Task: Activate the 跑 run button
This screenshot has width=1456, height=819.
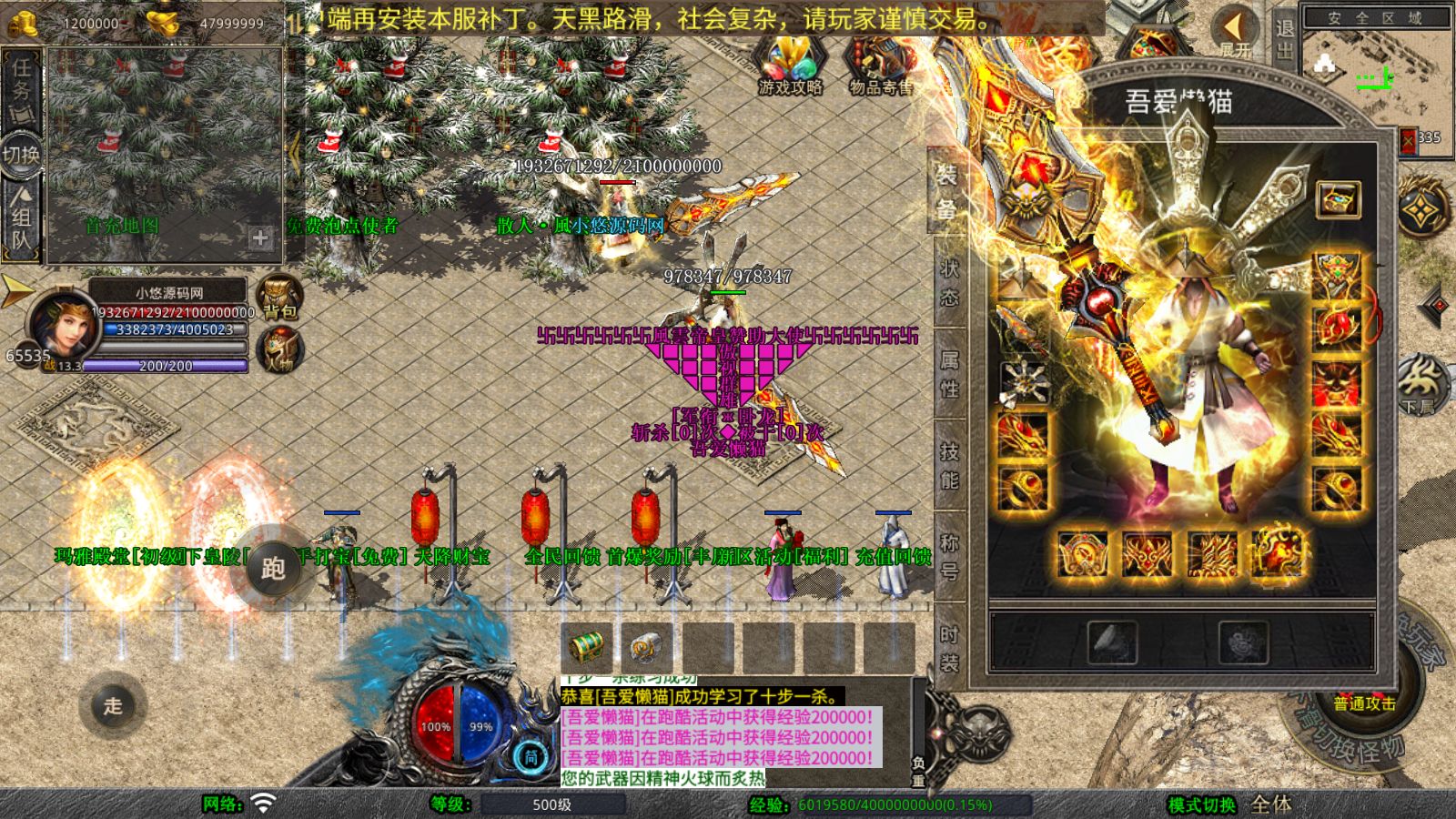Action: (272, 569)
